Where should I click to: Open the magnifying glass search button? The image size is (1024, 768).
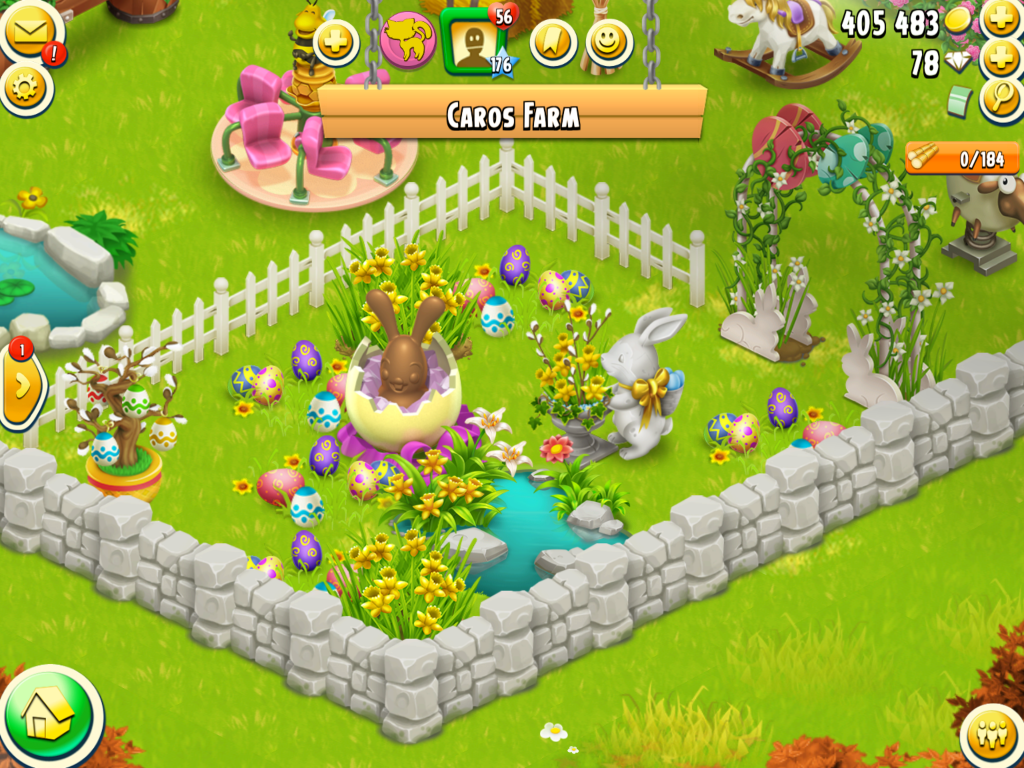click(1001, 99)
